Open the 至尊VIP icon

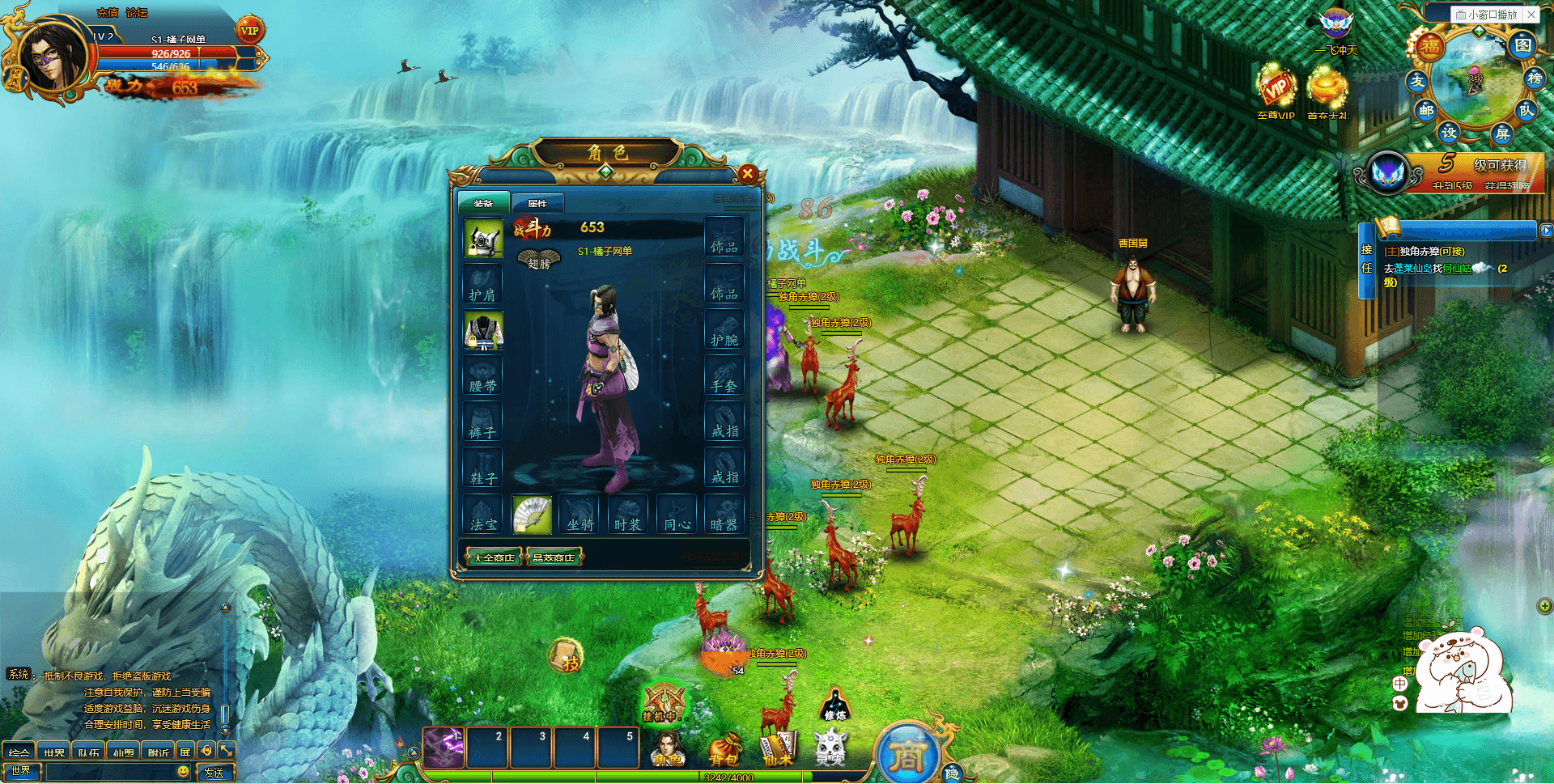(x=1276, y=91)
